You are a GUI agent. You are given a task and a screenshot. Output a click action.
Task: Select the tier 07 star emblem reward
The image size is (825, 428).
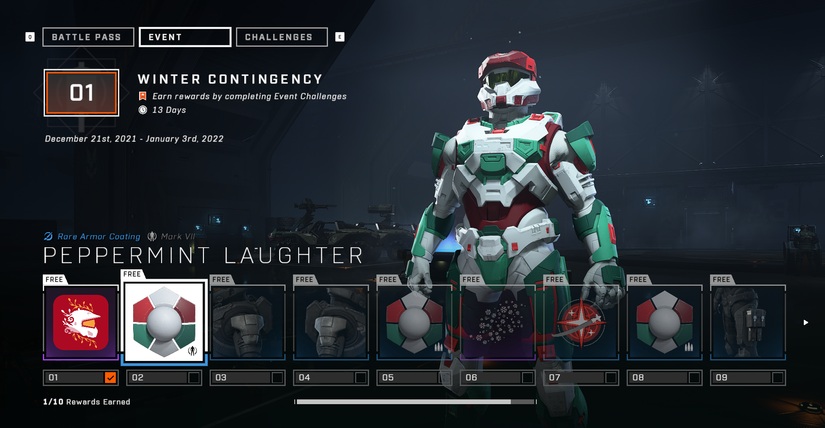point(581,323)
